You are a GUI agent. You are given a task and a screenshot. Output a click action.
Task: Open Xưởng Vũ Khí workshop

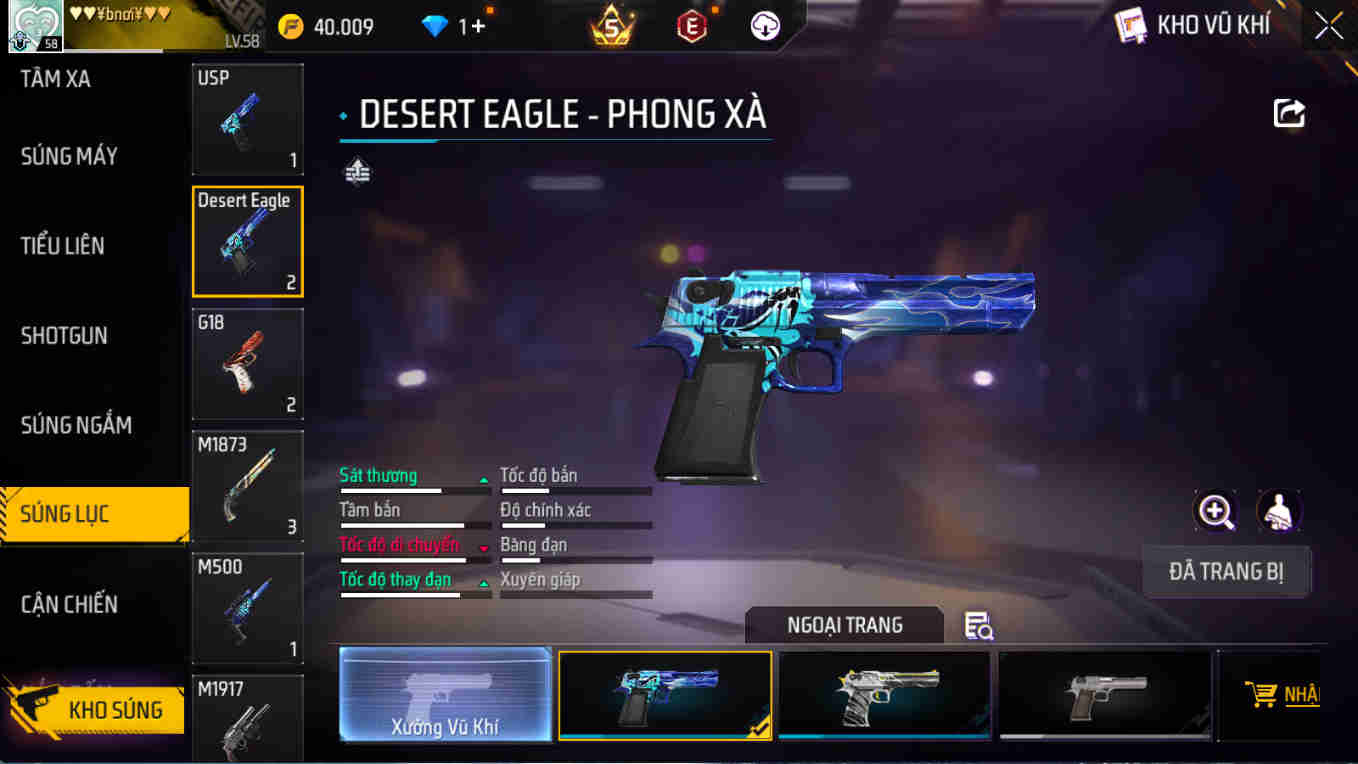(x=445, y=694)
